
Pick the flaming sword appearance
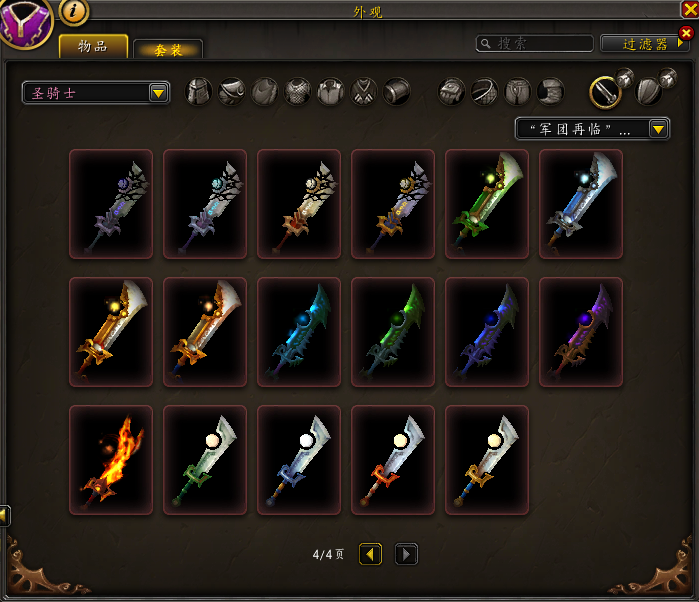tap(111, 459)
